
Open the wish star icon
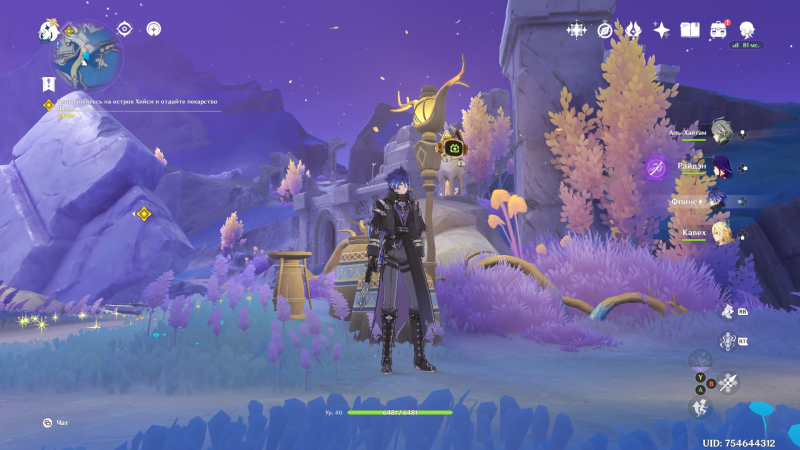(661, 30)
